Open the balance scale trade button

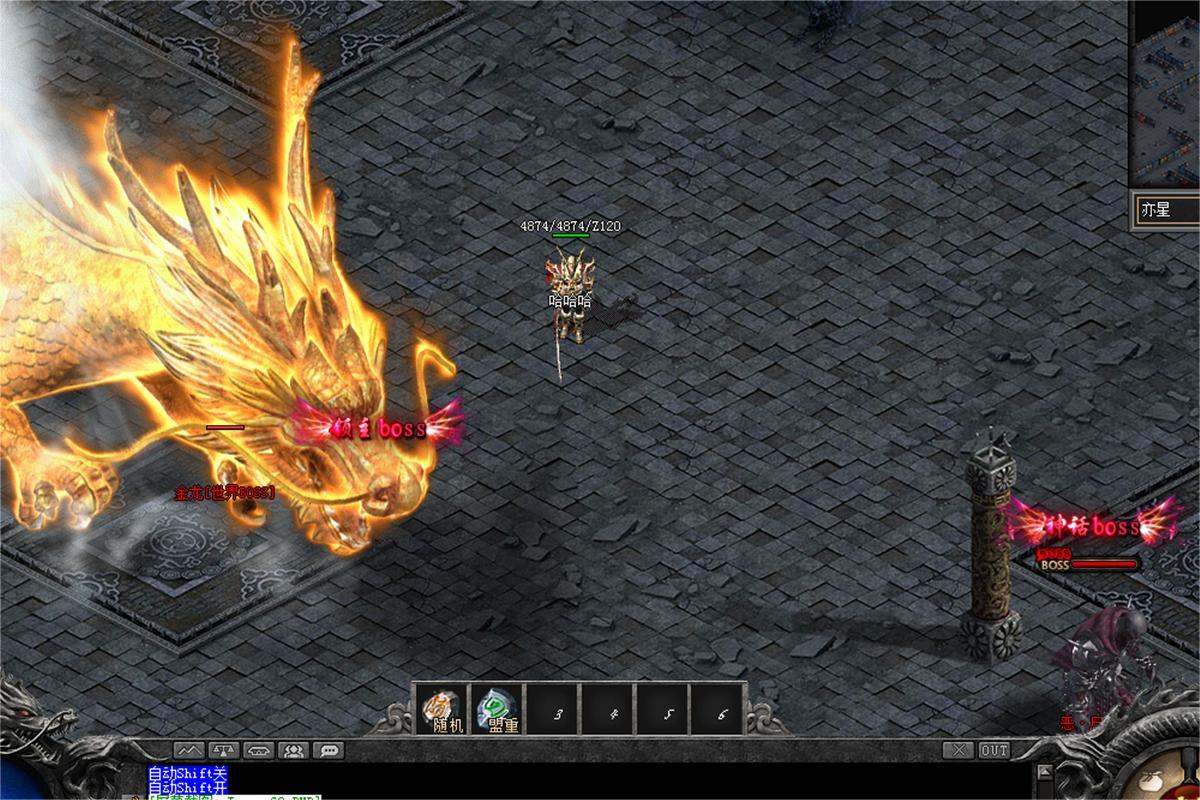coord(223,750)
